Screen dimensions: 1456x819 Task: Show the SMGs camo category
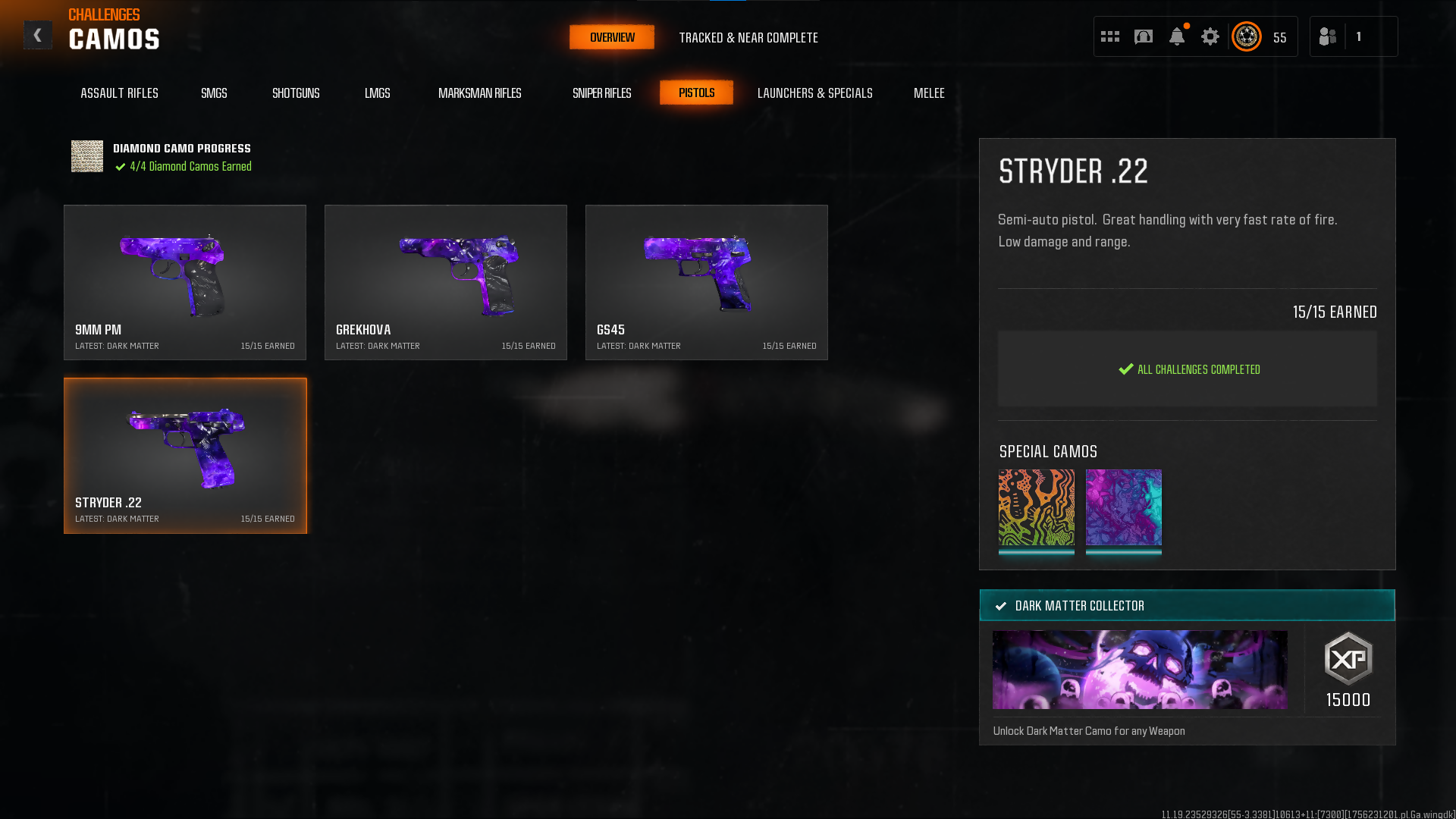(x=214, y=93)
